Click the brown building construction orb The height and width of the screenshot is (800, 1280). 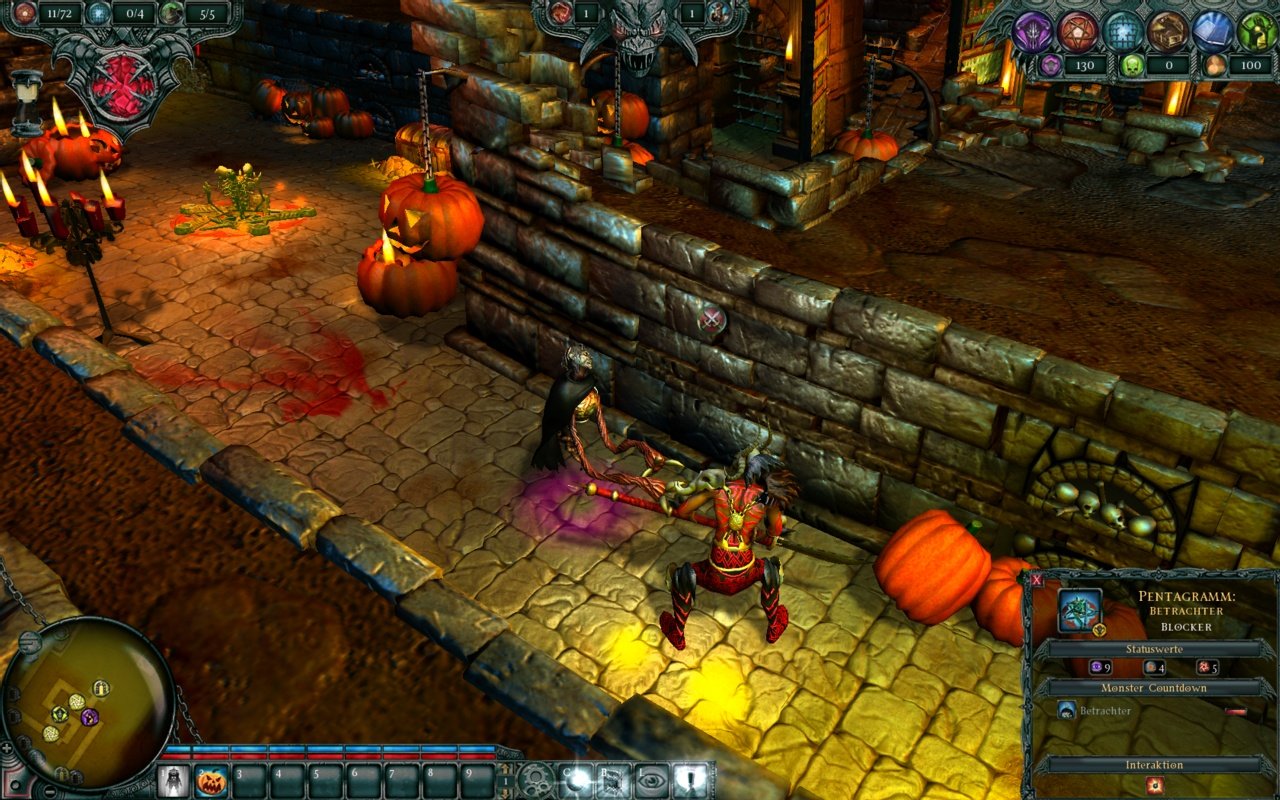pos(1167,31)
